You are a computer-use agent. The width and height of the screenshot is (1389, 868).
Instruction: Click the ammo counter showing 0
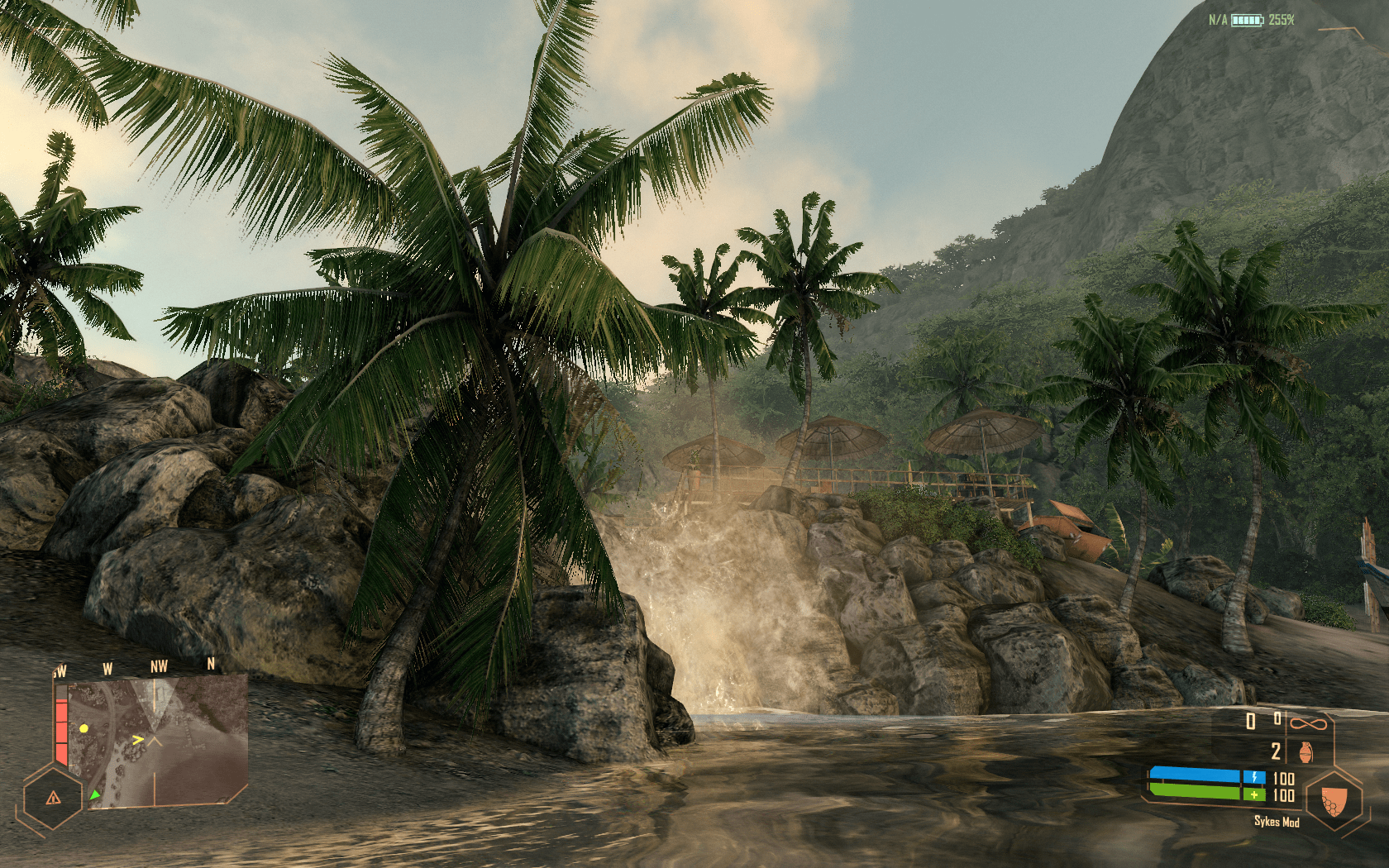(x=1249, y=720)
